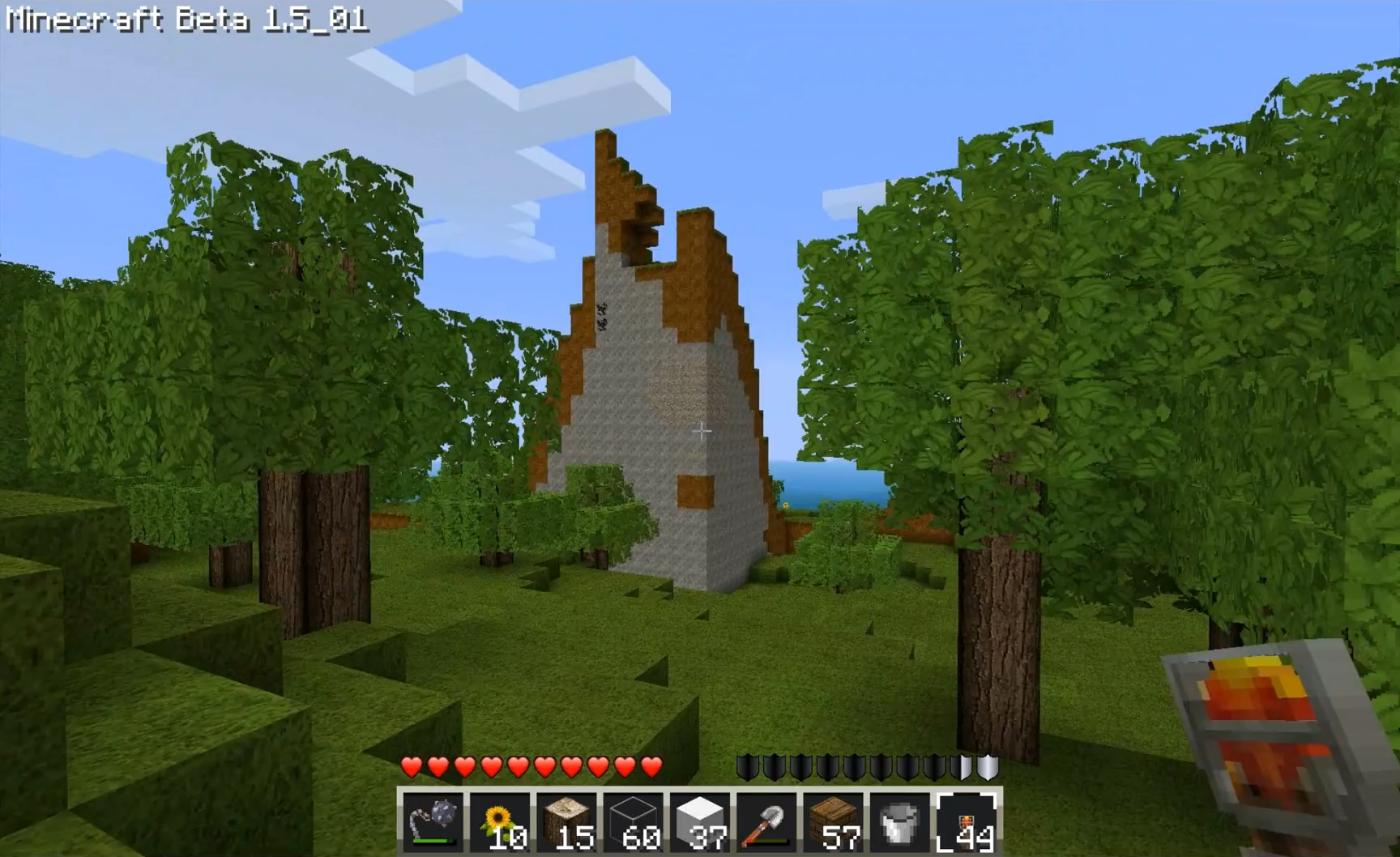Select the wooden planks stack slot
The width and height of the screenshot is (1400, 857).
pos(833,821)
